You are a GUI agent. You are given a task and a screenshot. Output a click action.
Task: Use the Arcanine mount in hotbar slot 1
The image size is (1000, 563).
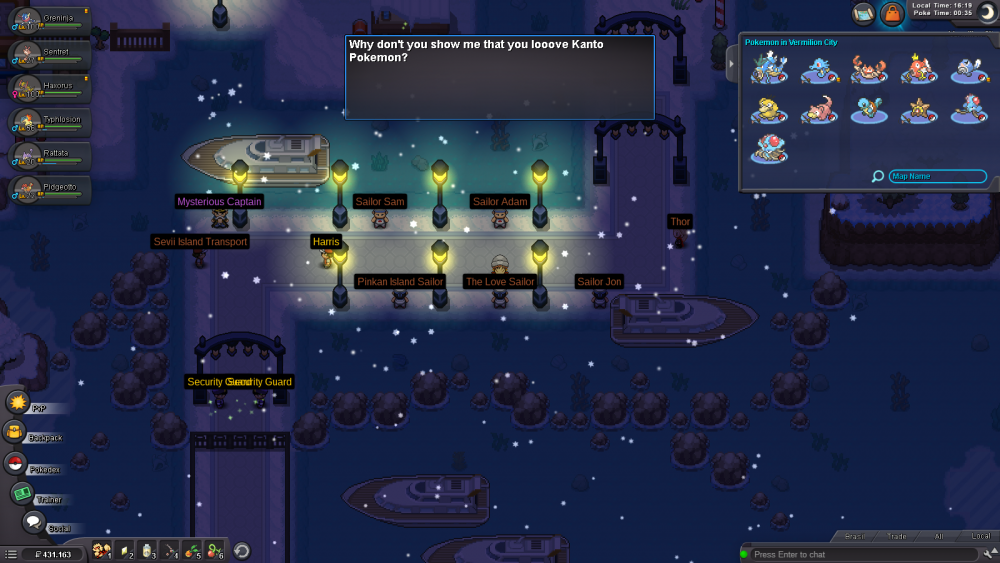coord(101,550)
